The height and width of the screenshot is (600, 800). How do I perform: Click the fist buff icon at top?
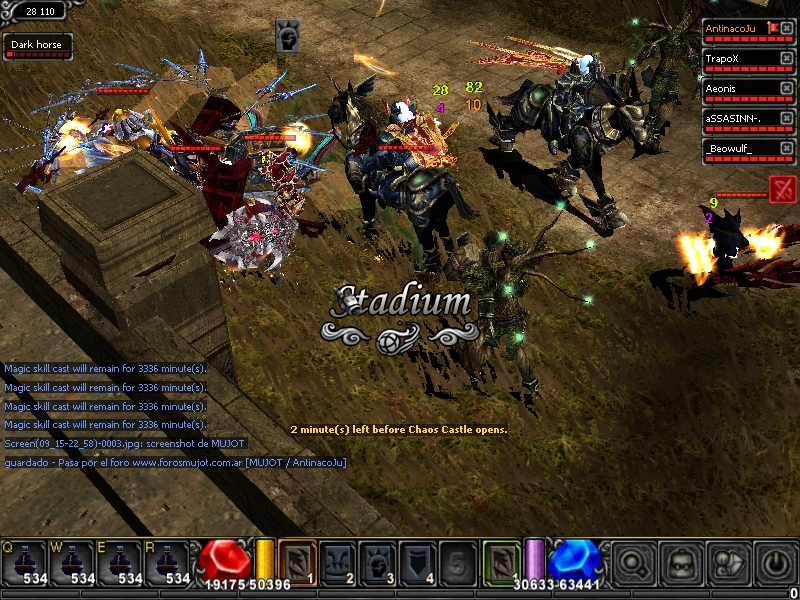(x=288, y=37)
